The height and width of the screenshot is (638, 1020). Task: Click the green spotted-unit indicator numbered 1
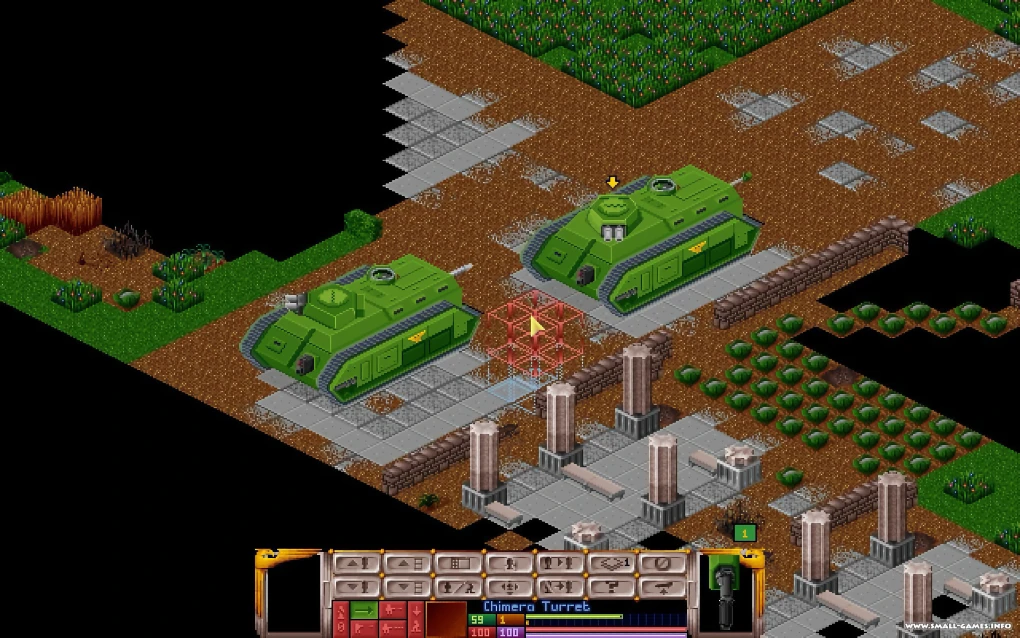[x=743, y=534]
